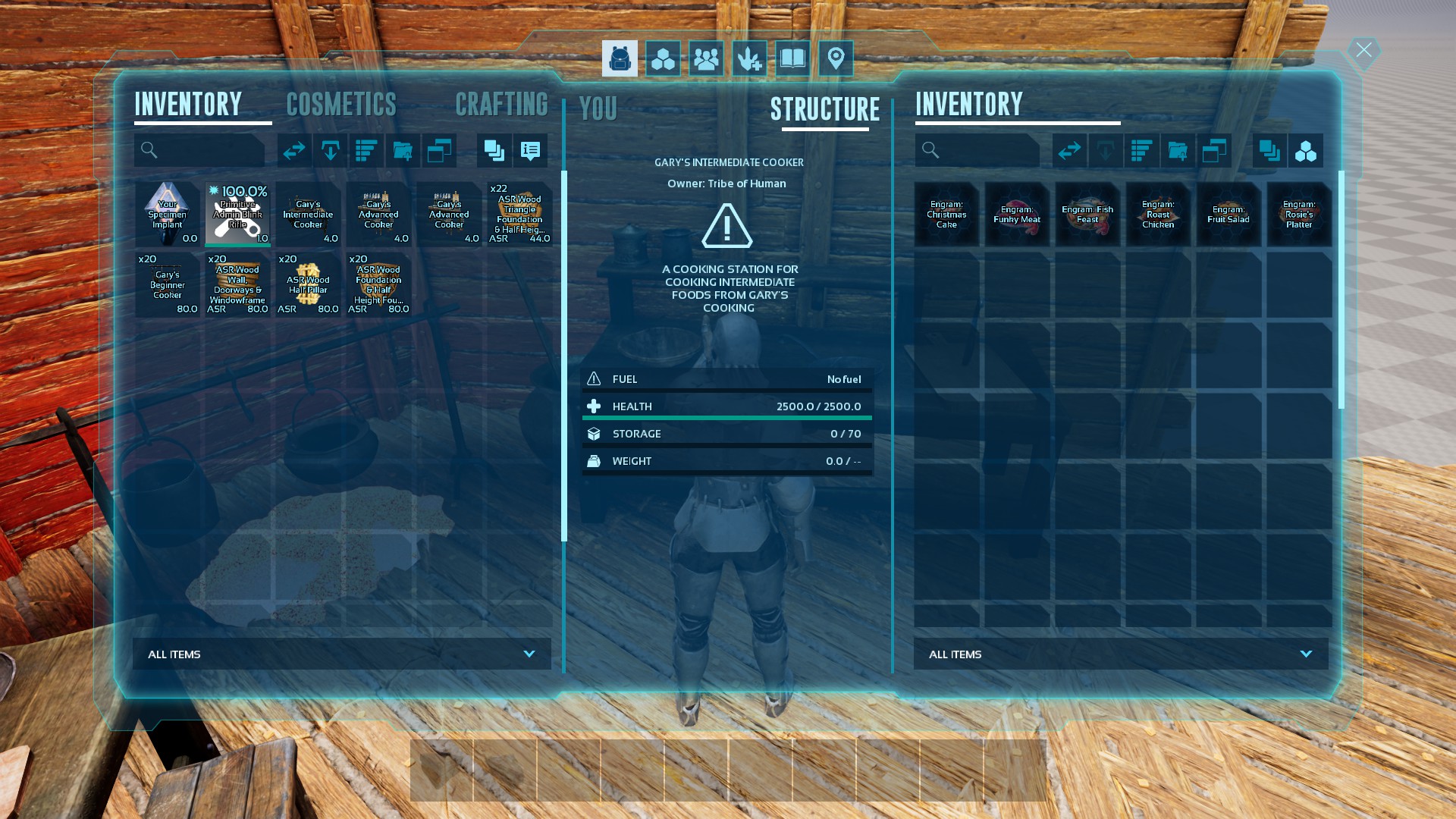The width and height of the screenshot is (1456, 819).
Task: Open the Engrams panel with hexagon icon
Action: click(x=662, y=58)
